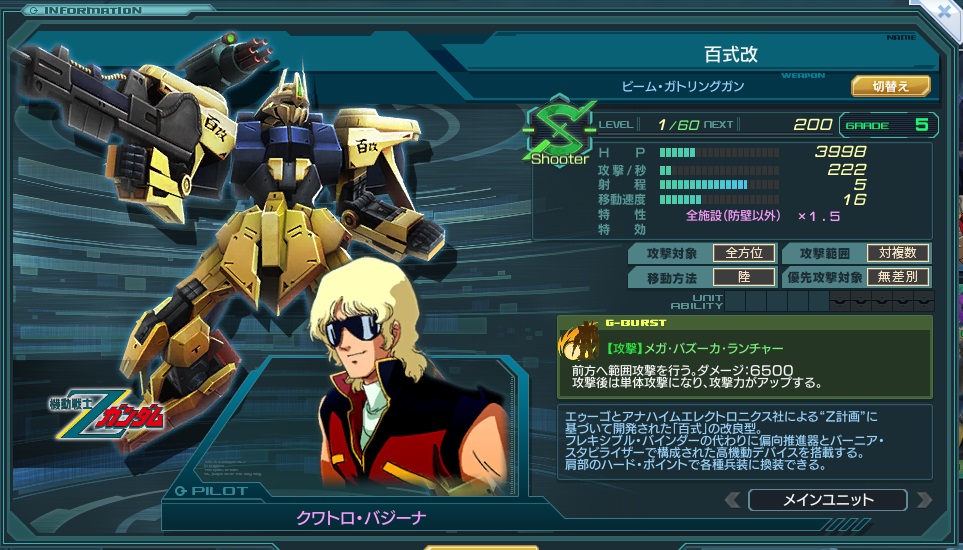The image size is (963, 550).
Task: Click the G-Burst Mega Bazooka Launcher icon
Action: point(578,345)
